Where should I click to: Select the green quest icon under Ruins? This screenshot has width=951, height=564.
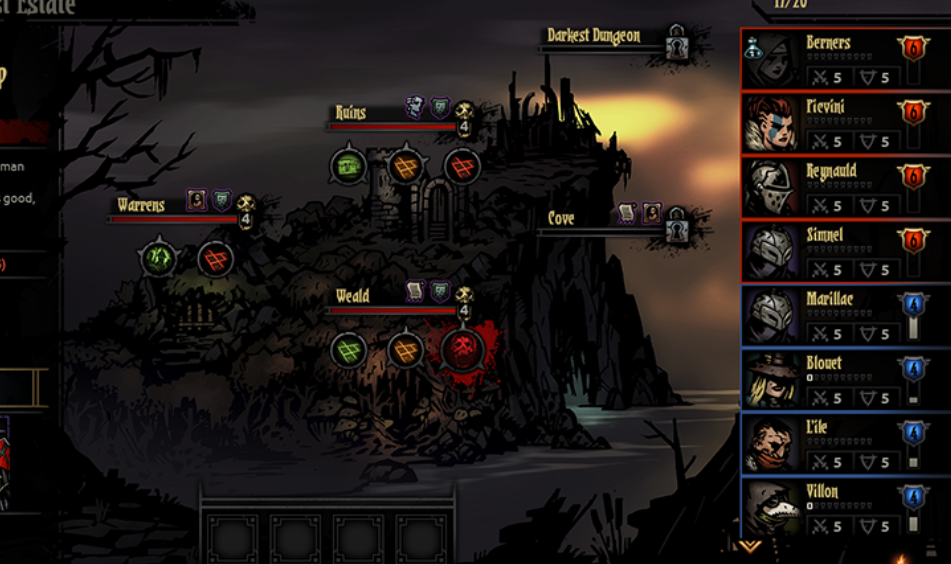tap(348, 165)
